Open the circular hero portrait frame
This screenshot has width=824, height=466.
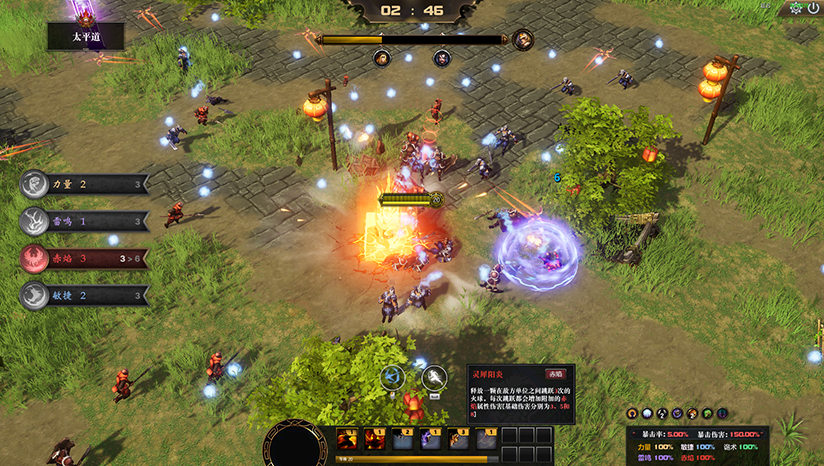point(295,447)
